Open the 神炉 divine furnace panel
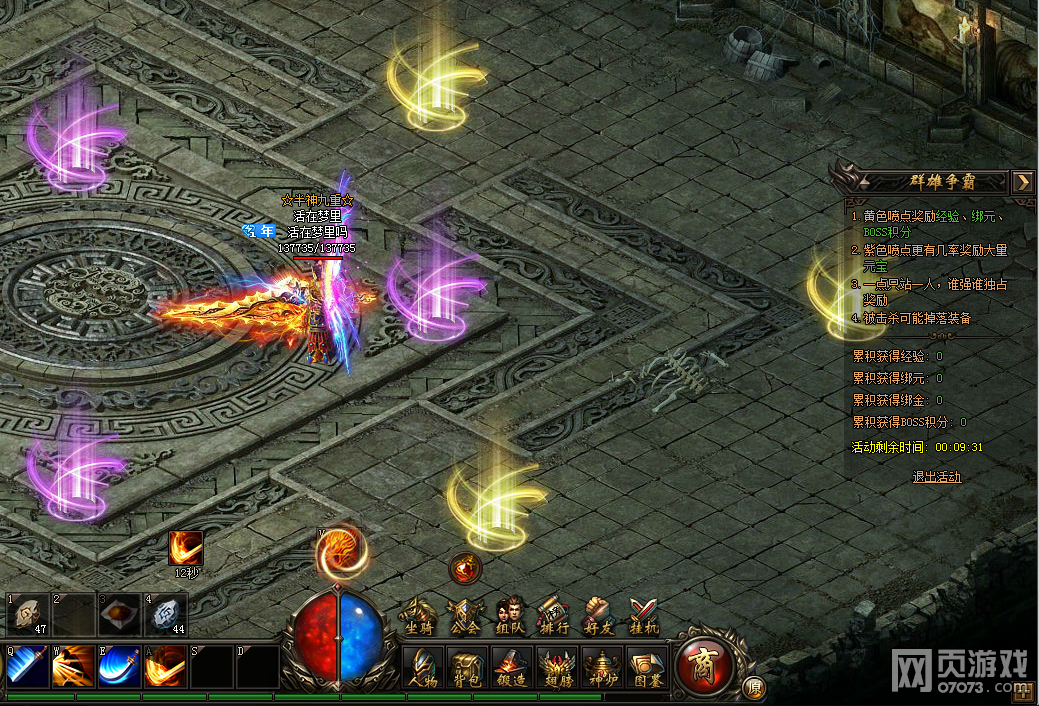 (x=601, y=666)
